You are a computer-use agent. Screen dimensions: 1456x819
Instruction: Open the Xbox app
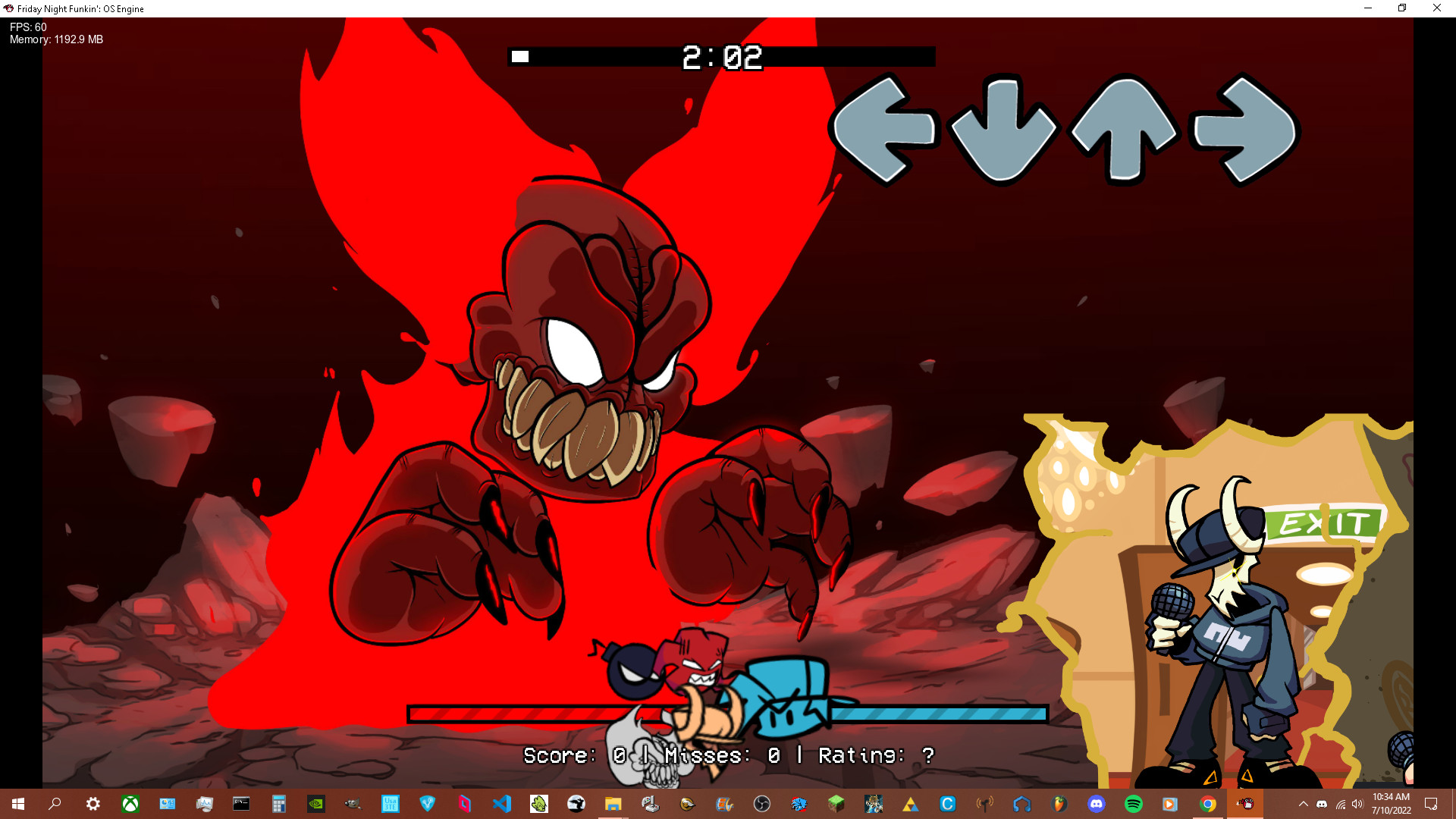[130, 804]
